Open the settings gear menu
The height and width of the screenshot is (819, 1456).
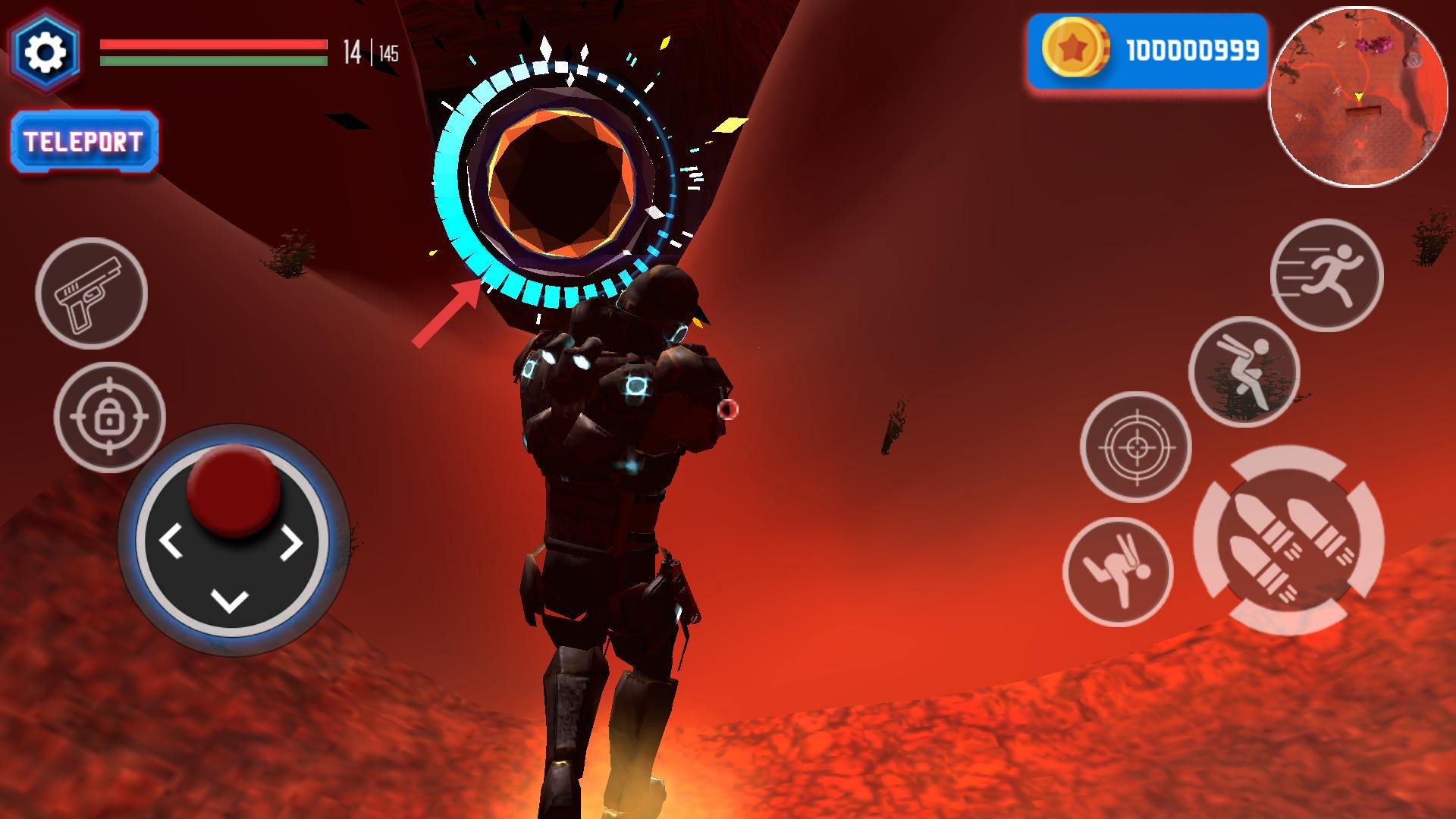coord(44,51)
